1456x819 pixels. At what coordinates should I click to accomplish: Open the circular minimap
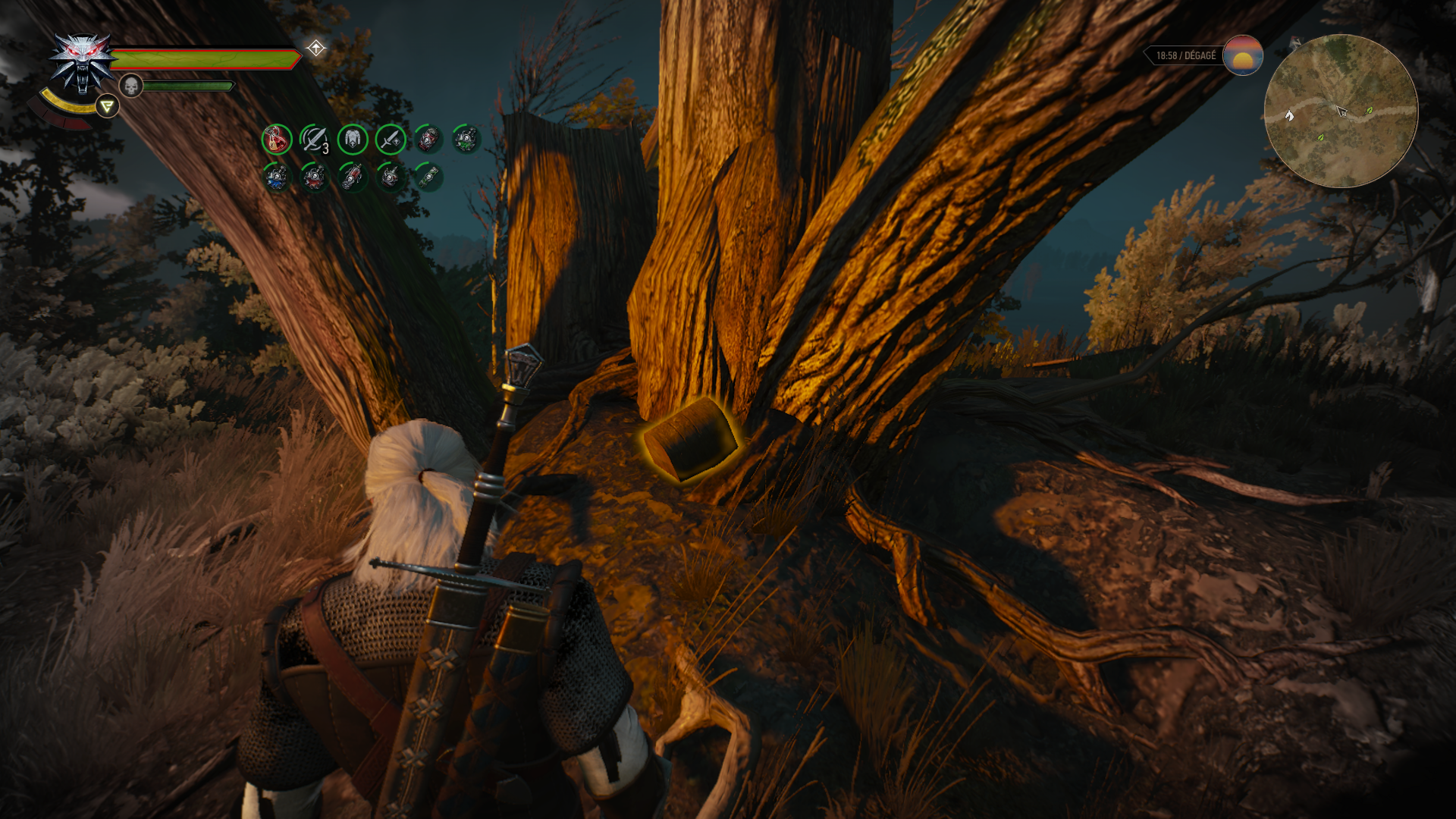click(x=1341, y=111)
